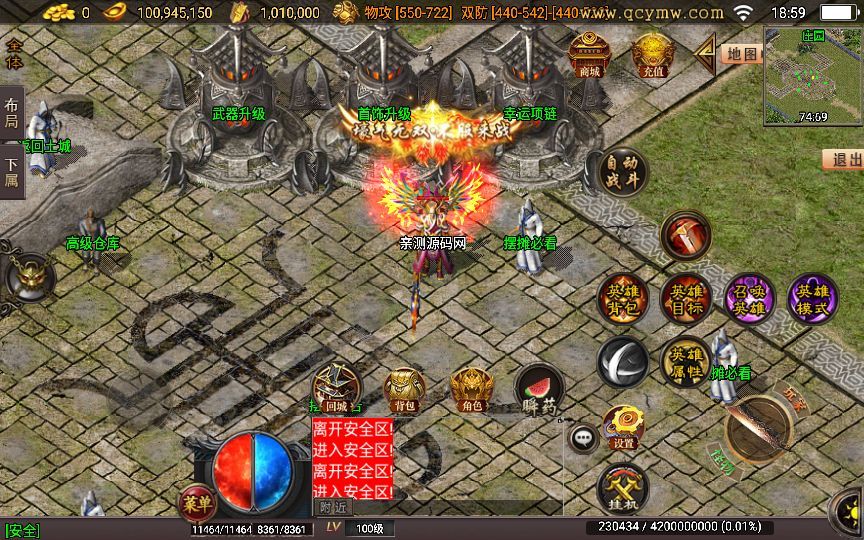Viewport: 864px width, 540px height.
Task: Switch to the 附近 nearby chat tab
Action: pyautogui.click(x=334, y=508)
